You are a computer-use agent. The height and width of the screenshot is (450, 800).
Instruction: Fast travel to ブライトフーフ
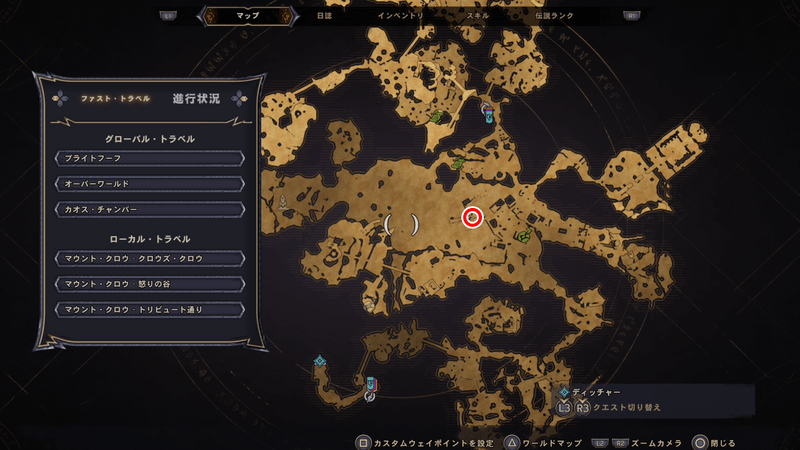pyautogui.click(x=150, y=158)
